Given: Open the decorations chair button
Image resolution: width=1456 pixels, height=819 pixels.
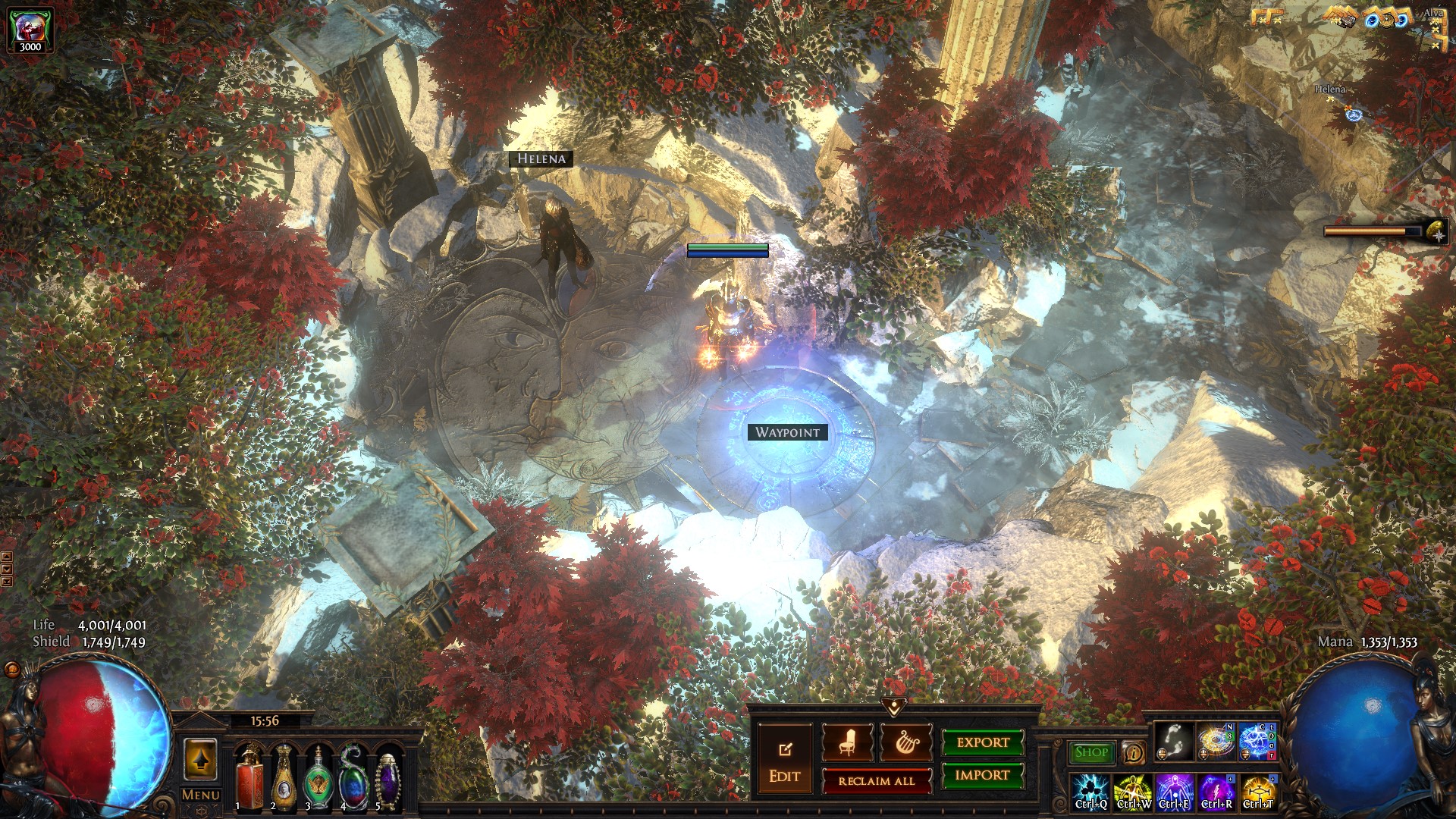Looking at the screenshot, I should pos(847,743).
